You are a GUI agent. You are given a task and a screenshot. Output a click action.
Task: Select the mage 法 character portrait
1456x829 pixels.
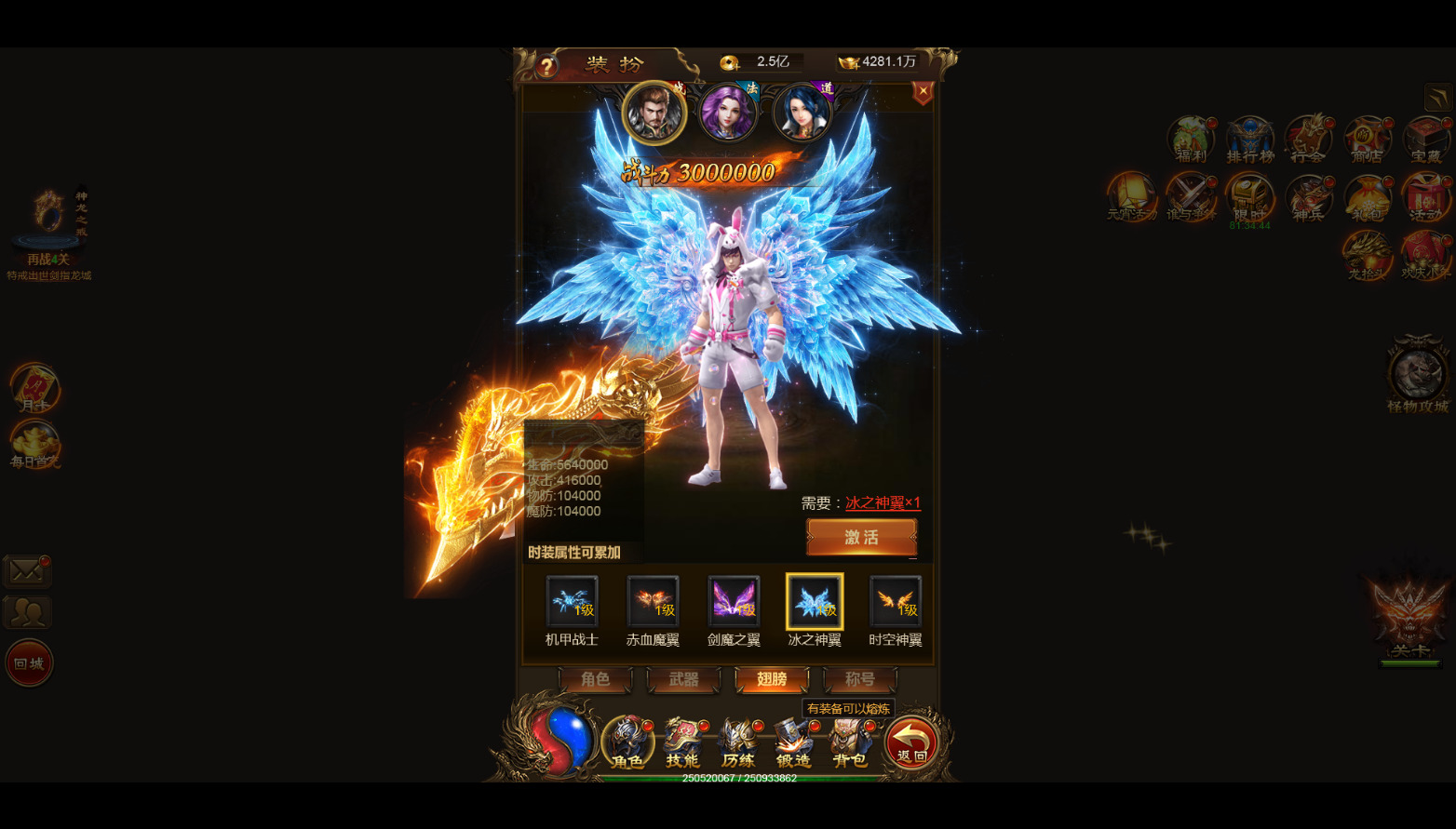click(x=727, y=113)
